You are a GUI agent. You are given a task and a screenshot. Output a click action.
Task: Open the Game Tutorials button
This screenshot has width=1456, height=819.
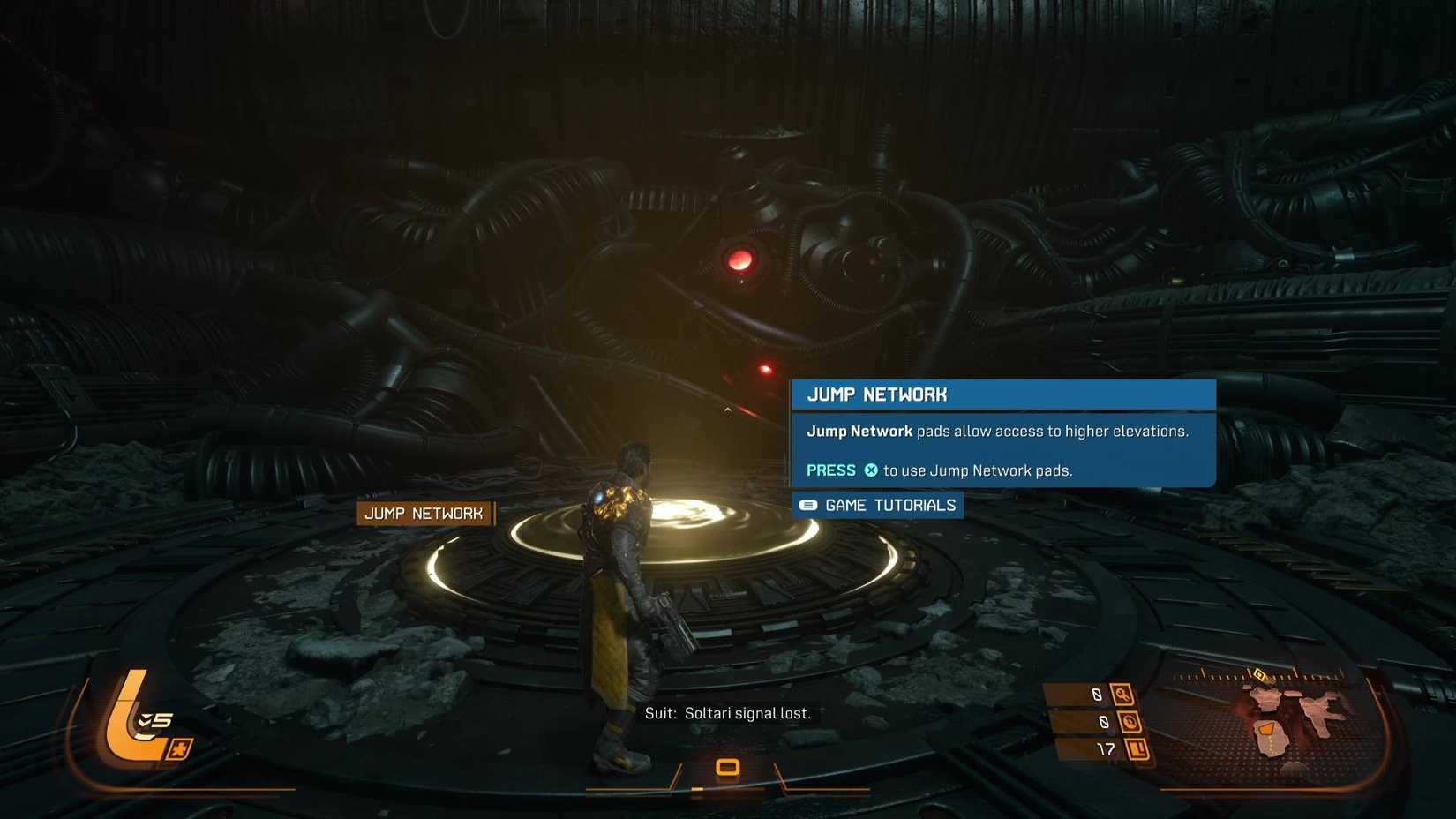[878, 506]
